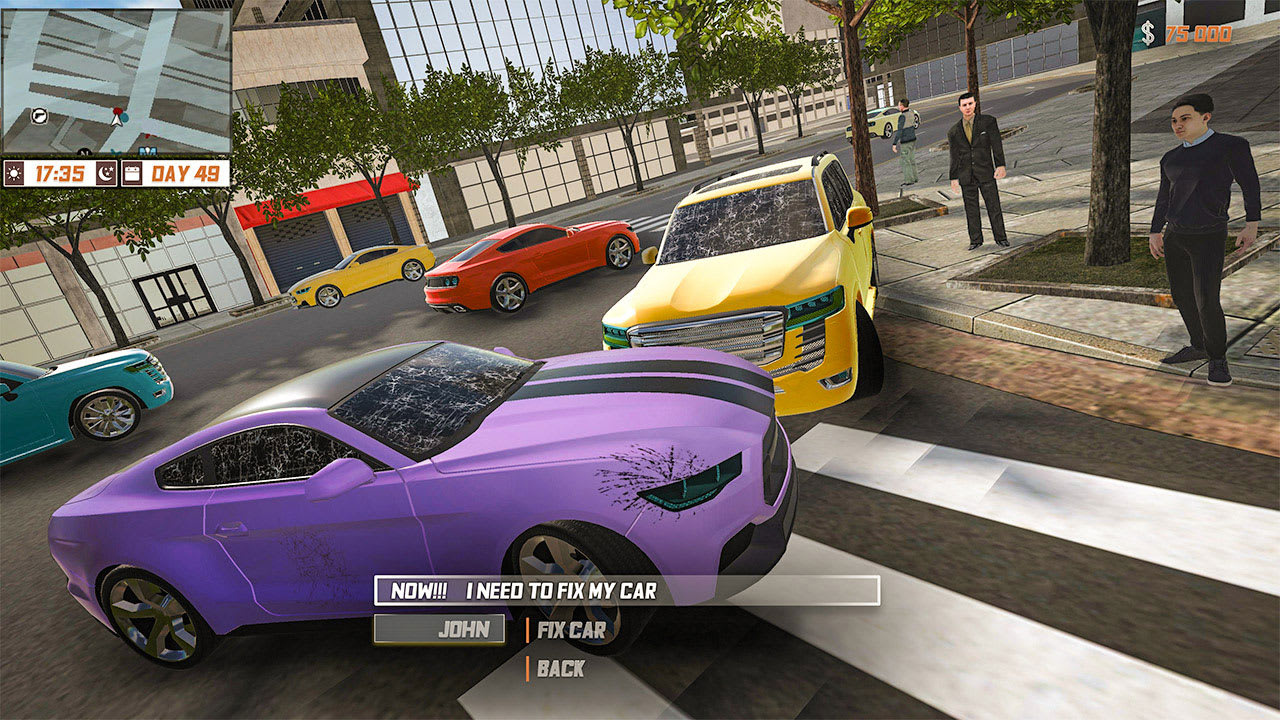Click the red pin marker on the minimap
Screen dimensions: 1280x720
point(117,110)
